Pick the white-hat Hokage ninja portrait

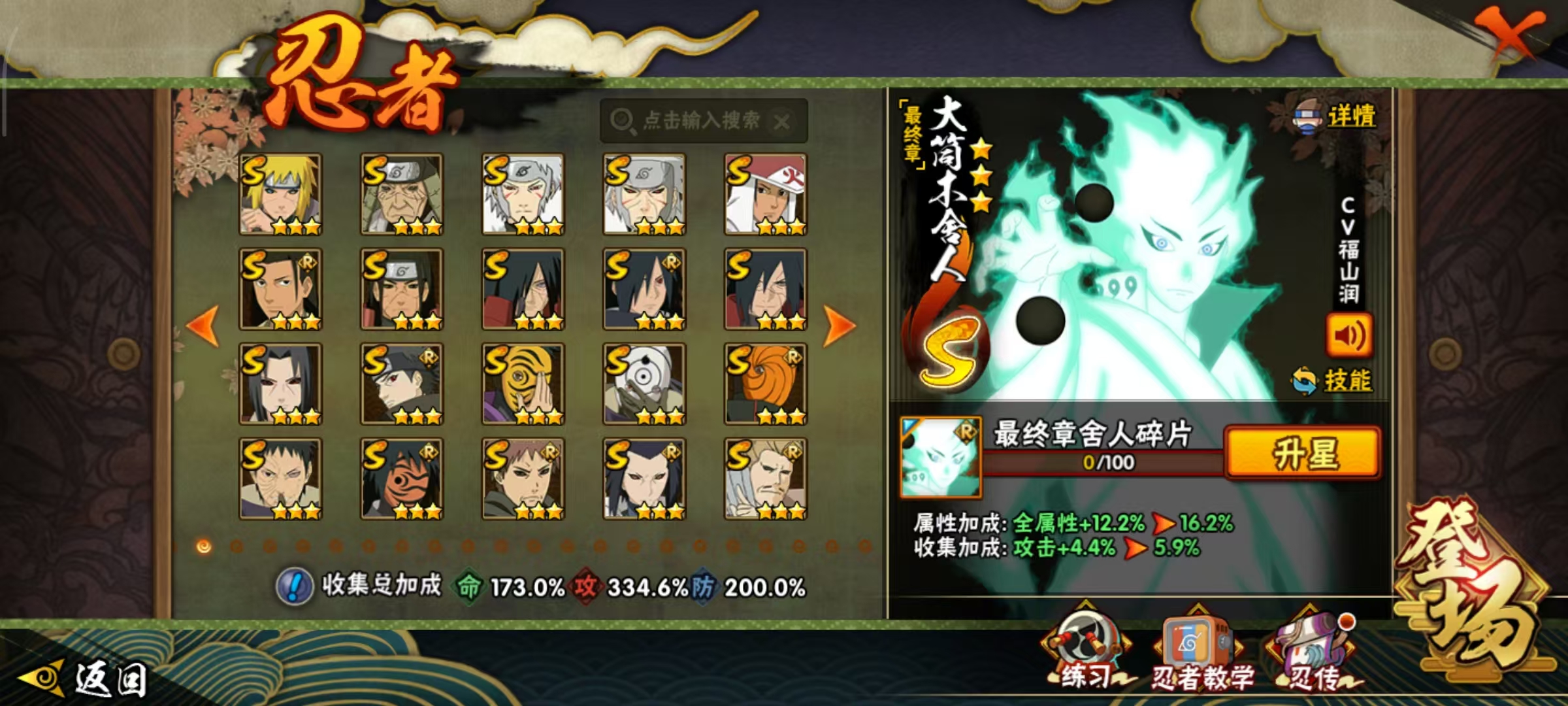tap(765, 194)
